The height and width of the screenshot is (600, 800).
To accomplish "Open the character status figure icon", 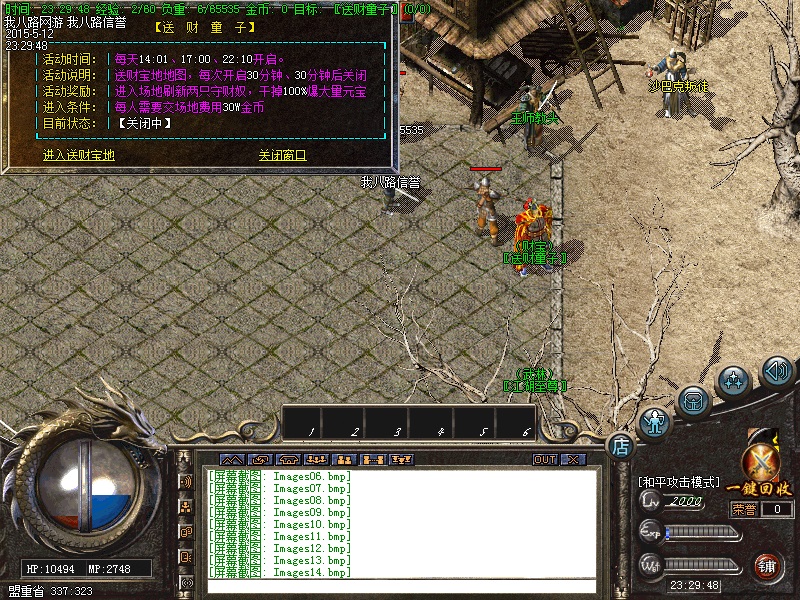I will pos(655,423).
